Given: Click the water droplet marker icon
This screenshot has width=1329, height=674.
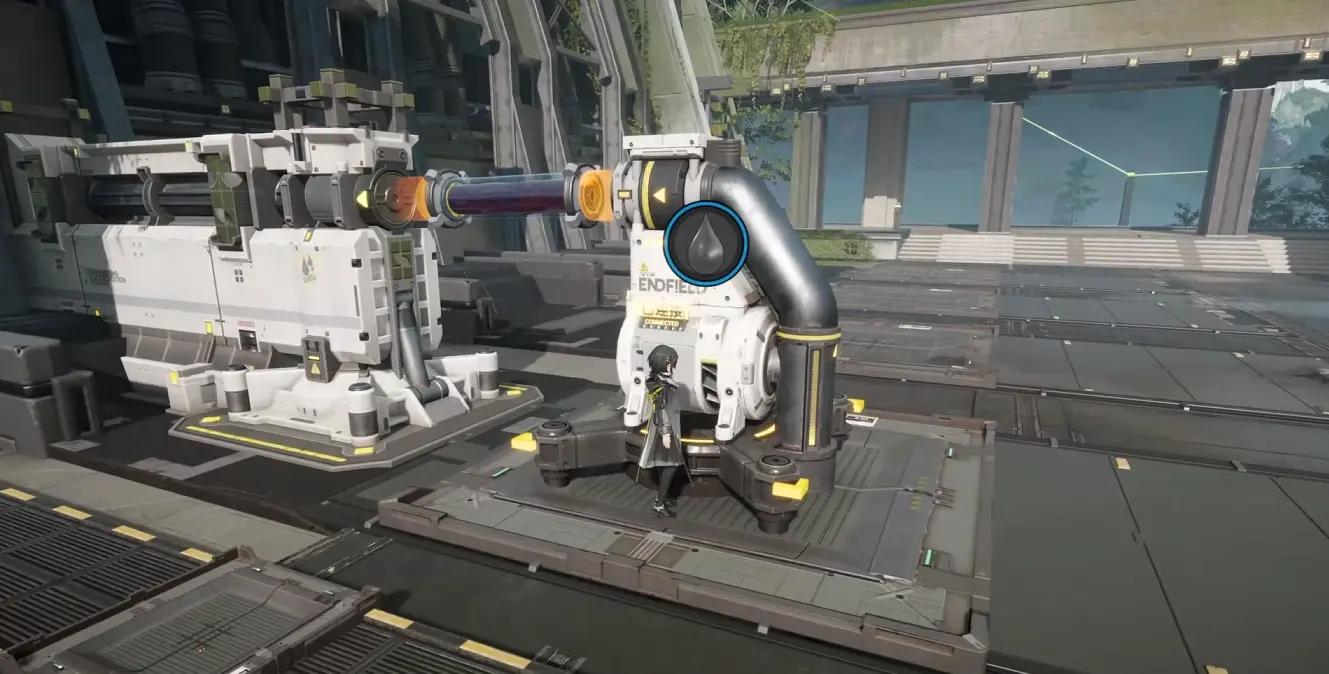Looking at the screenshot, I should (706, 244).
